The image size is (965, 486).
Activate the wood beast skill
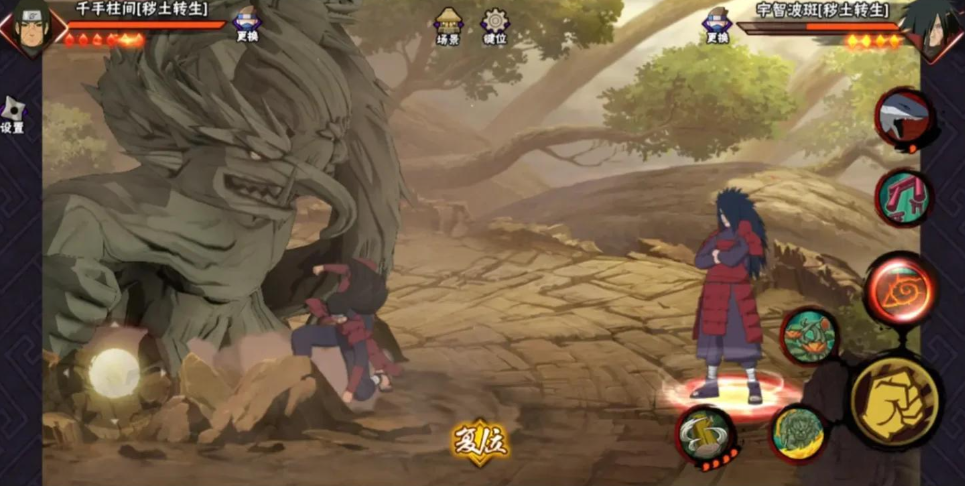pyautogui.click(x=798, y=433)
